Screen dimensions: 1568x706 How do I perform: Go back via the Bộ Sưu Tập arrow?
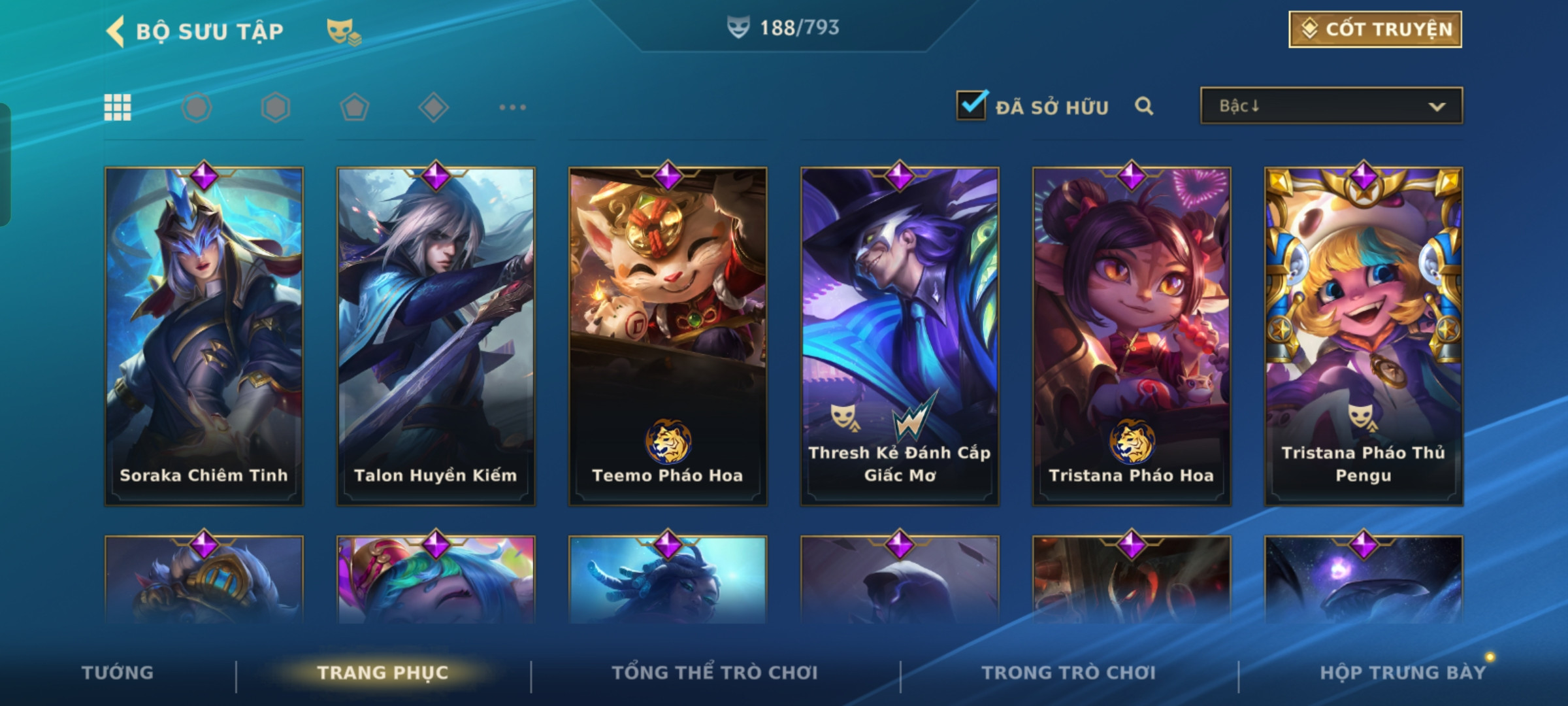pyautogui.click(x=116, y=31)
